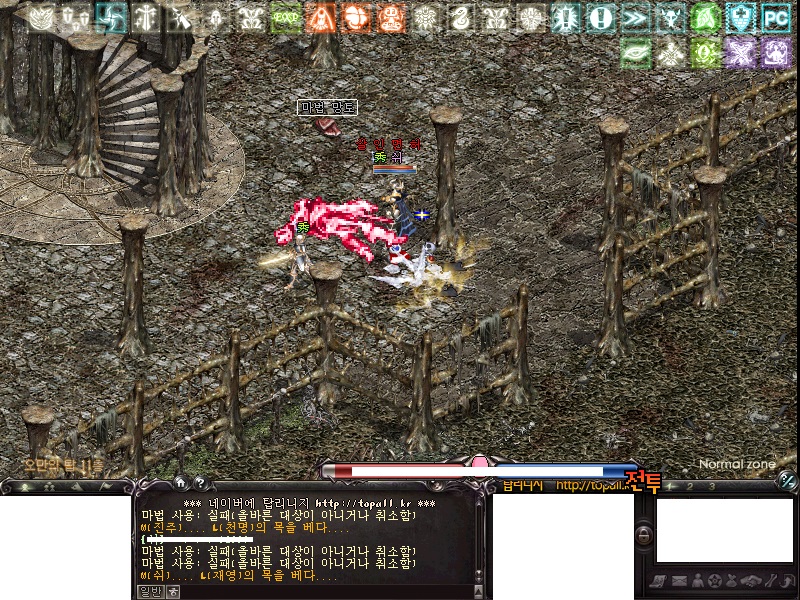Click the green leaf buff icon
The image size is (800, 600).
click(635, 52)
